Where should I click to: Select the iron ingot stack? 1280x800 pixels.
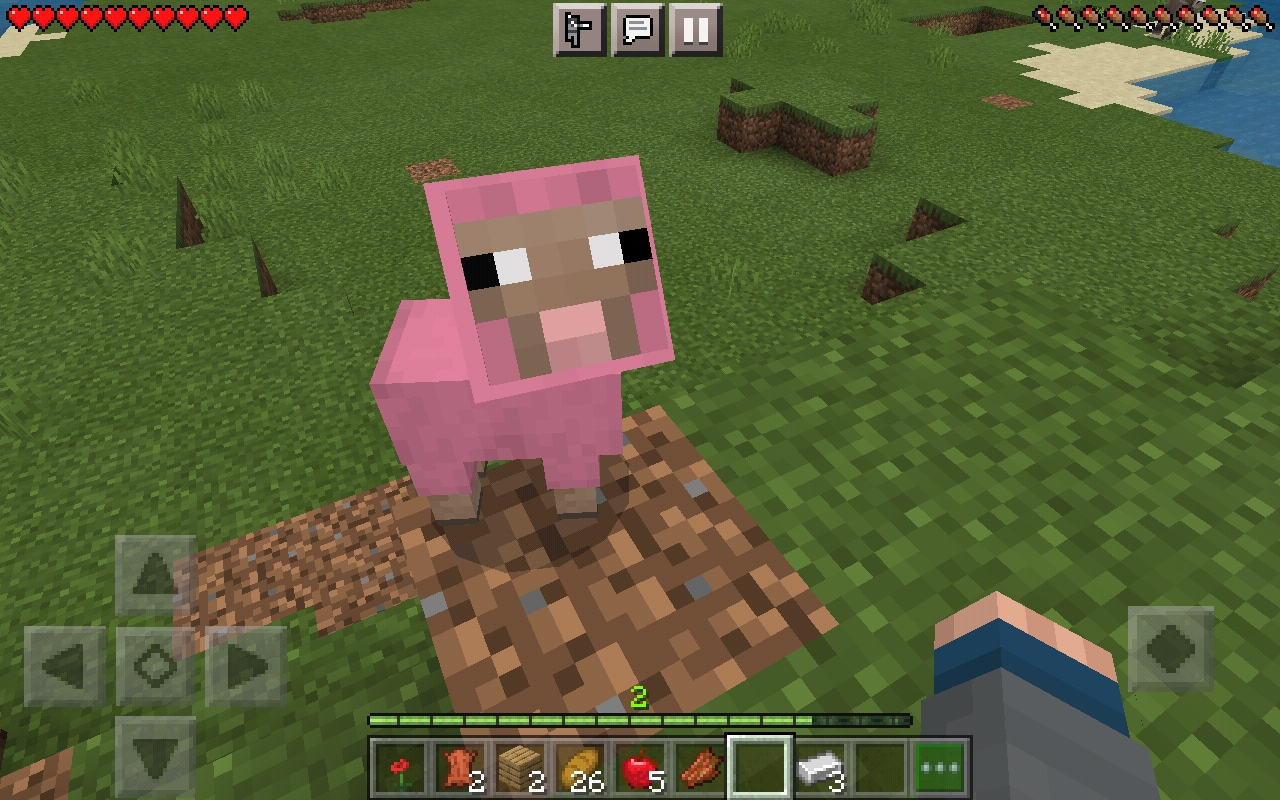click(x=819, y=766)
